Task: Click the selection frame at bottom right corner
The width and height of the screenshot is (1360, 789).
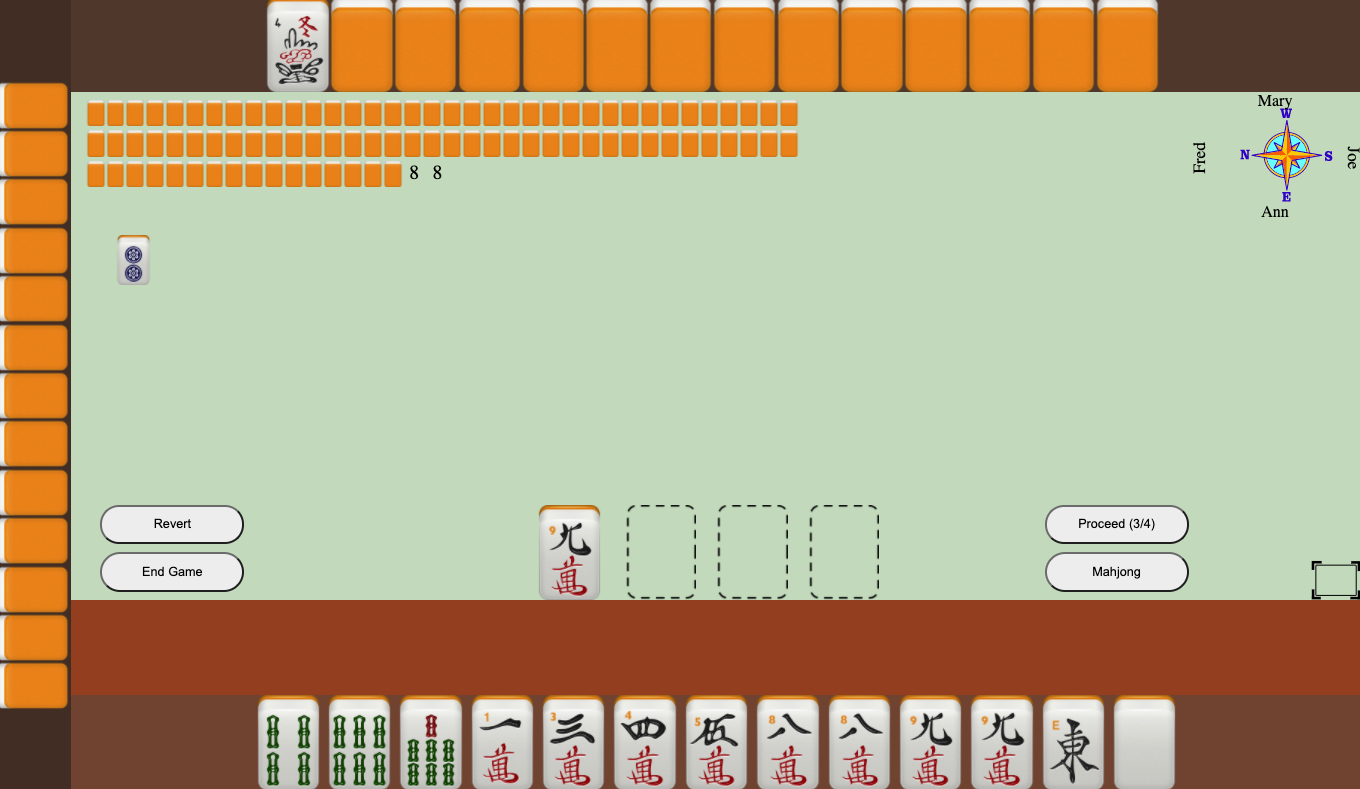Action: point(1334,580)
